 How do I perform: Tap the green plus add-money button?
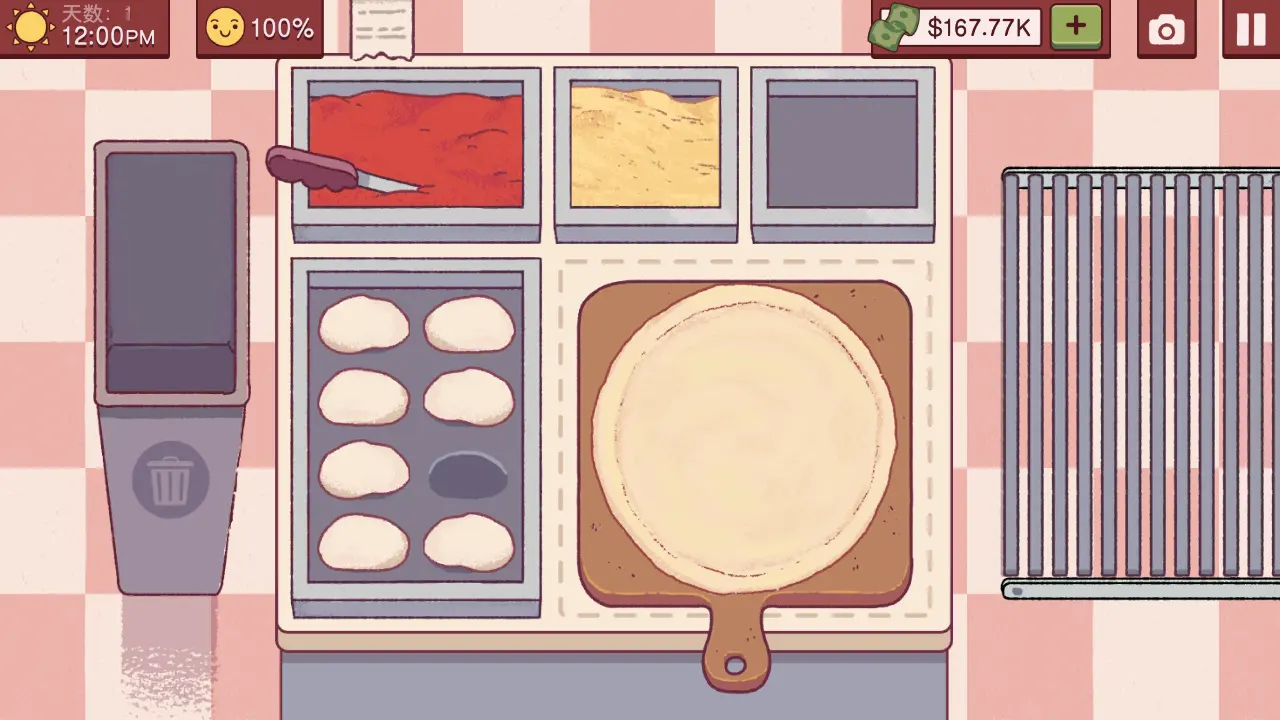(1076, 27)
